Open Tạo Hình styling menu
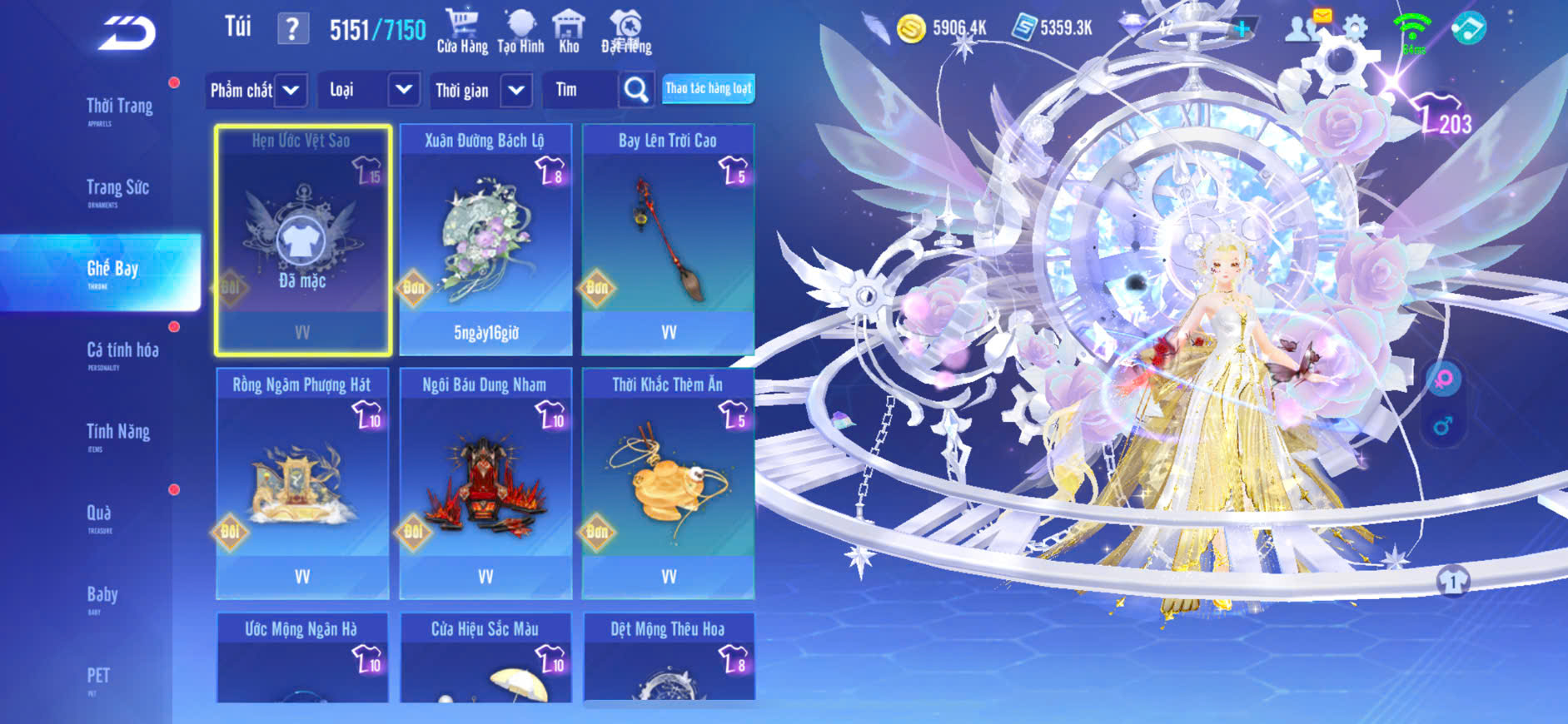Image resolution: width=1568 pixels, height=724 pixels. [x=520, y=32]
